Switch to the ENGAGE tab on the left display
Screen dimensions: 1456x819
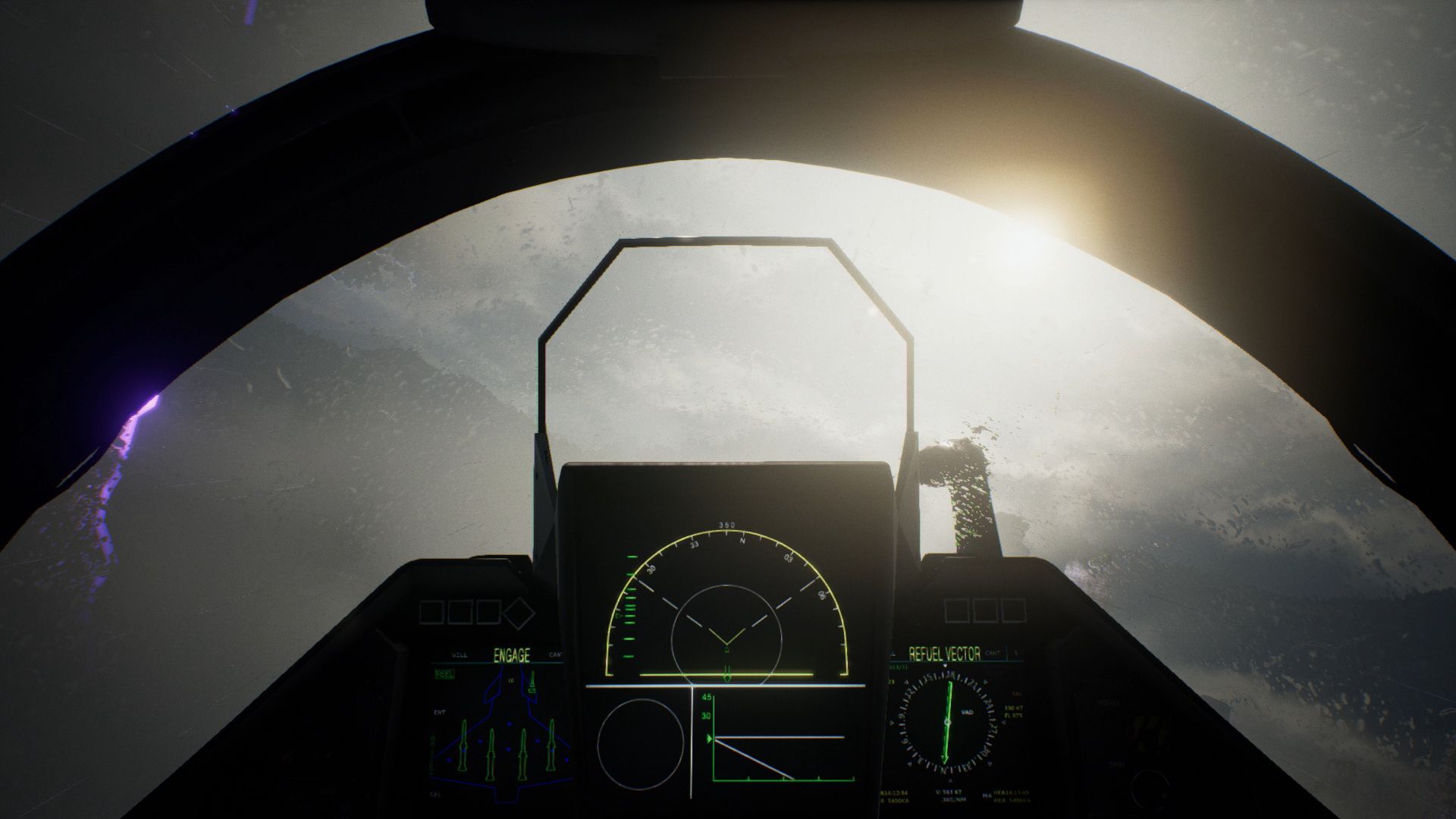click(x=512, y=655)
